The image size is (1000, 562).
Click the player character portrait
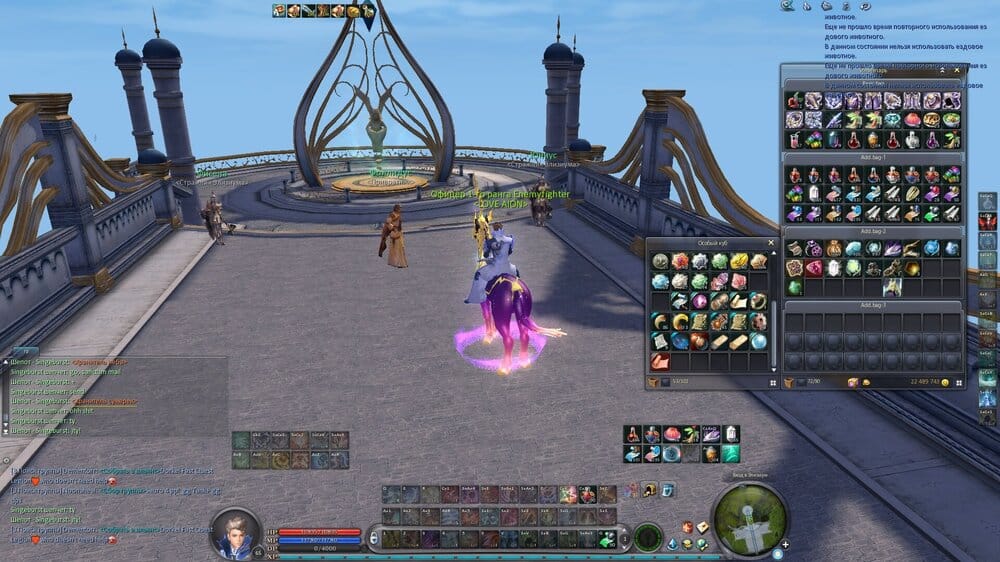click(235, 532)
